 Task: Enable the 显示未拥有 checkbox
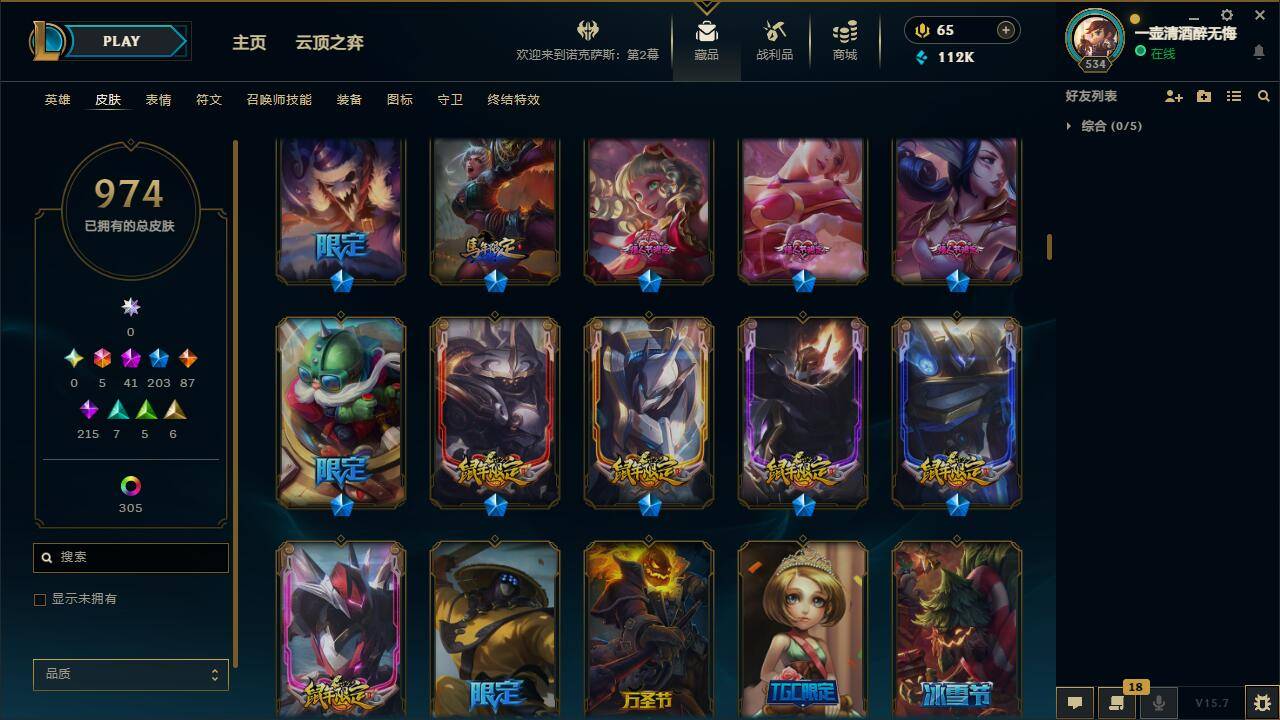coord(40,599)
